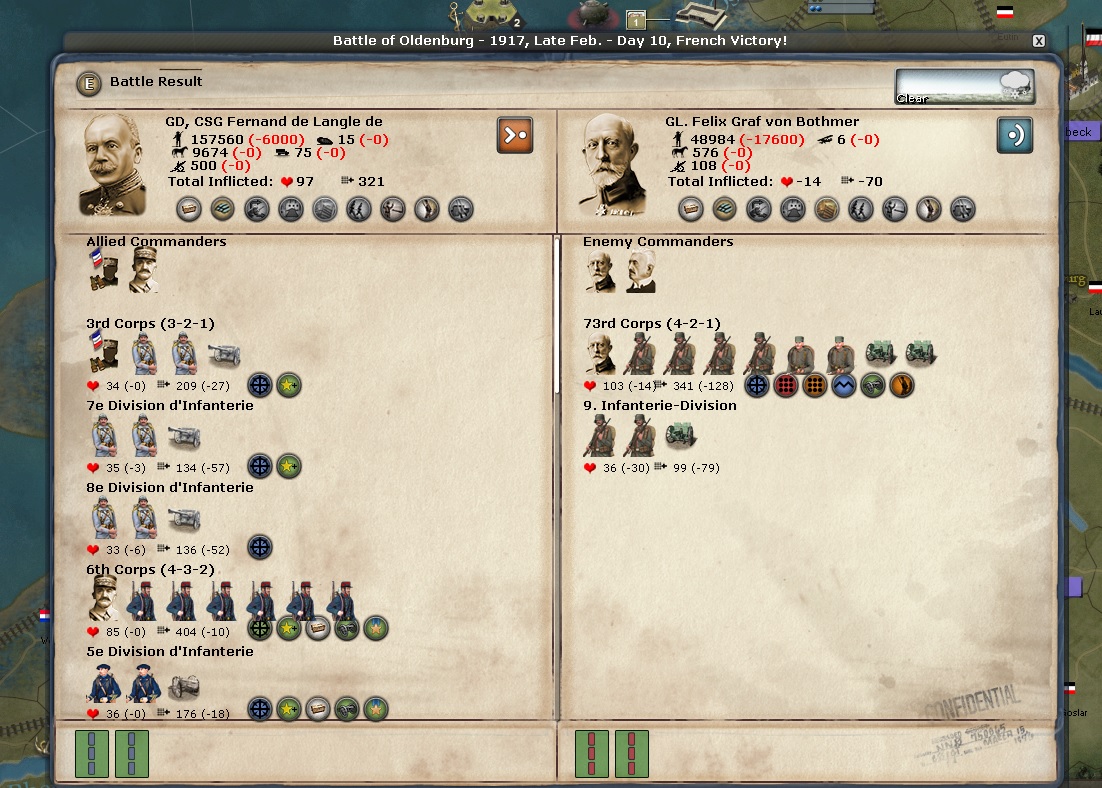Screen dimensions: 1102x788
Task: Click the allied list scrollbar
Action: [556, 320]
